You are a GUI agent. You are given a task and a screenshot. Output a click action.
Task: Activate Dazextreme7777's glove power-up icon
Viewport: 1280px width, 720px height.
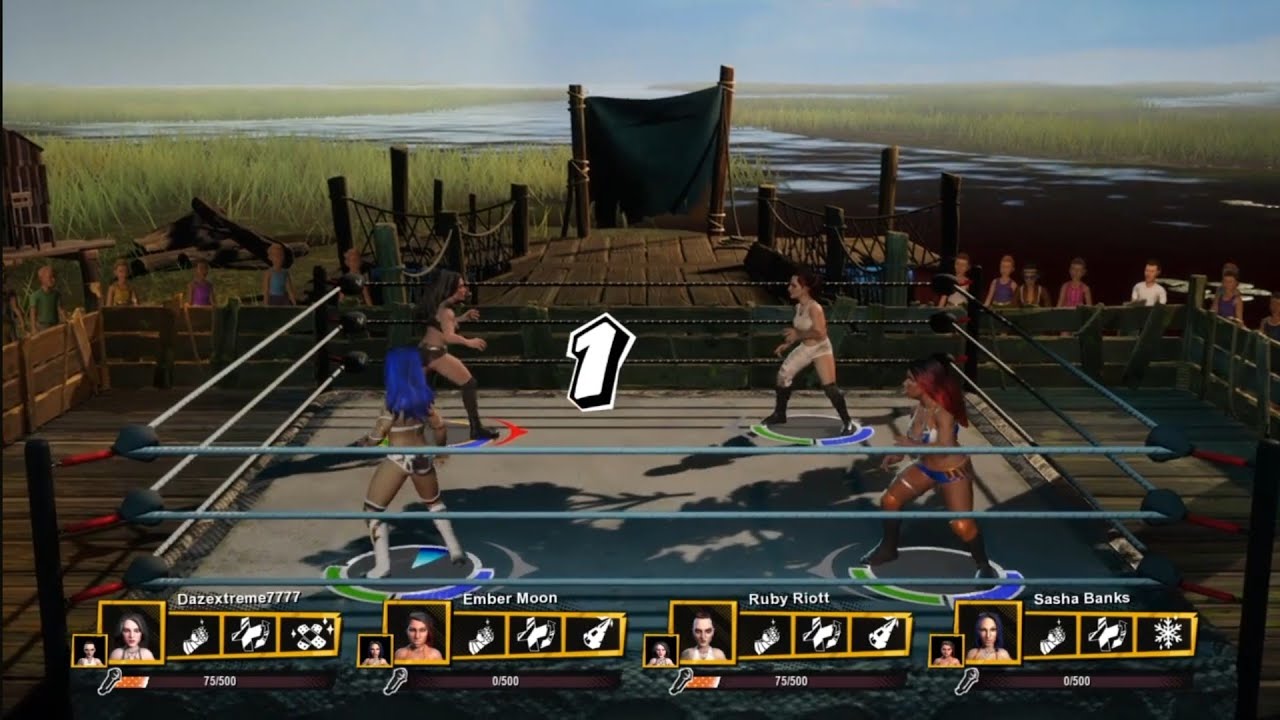click(194, 635)
